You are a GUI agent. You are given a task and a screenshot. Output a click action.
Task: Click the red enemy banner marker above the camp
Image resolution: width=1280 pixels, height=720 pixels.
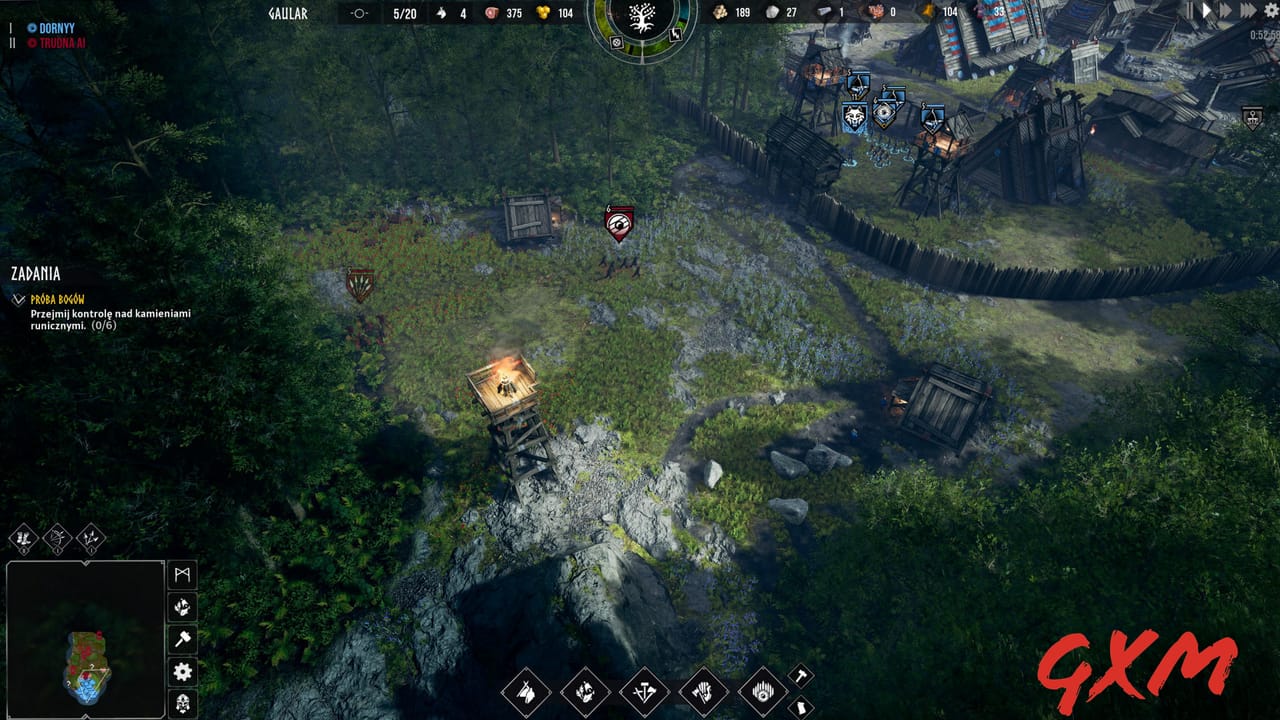(619, 222)
